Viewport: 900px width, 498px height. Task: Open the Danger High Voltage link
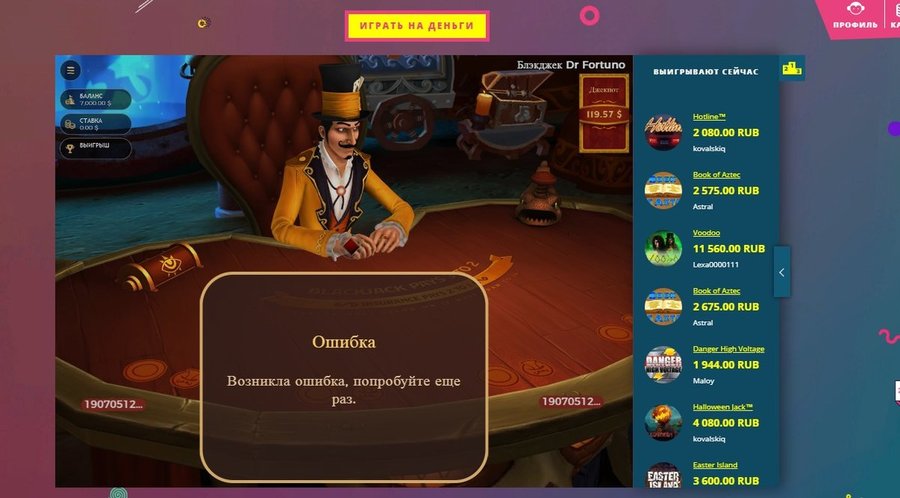[x=728, y=349]
